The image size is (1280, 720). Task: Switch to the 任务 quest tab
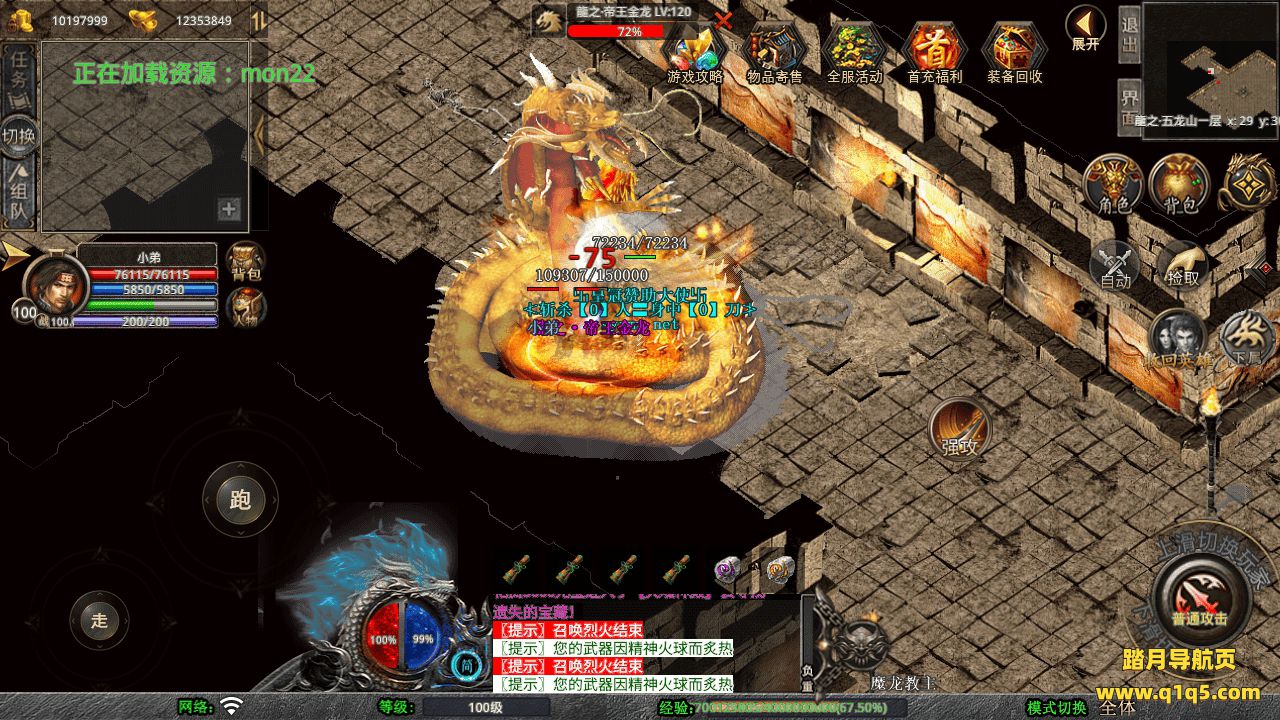click(x=20, y=77)
